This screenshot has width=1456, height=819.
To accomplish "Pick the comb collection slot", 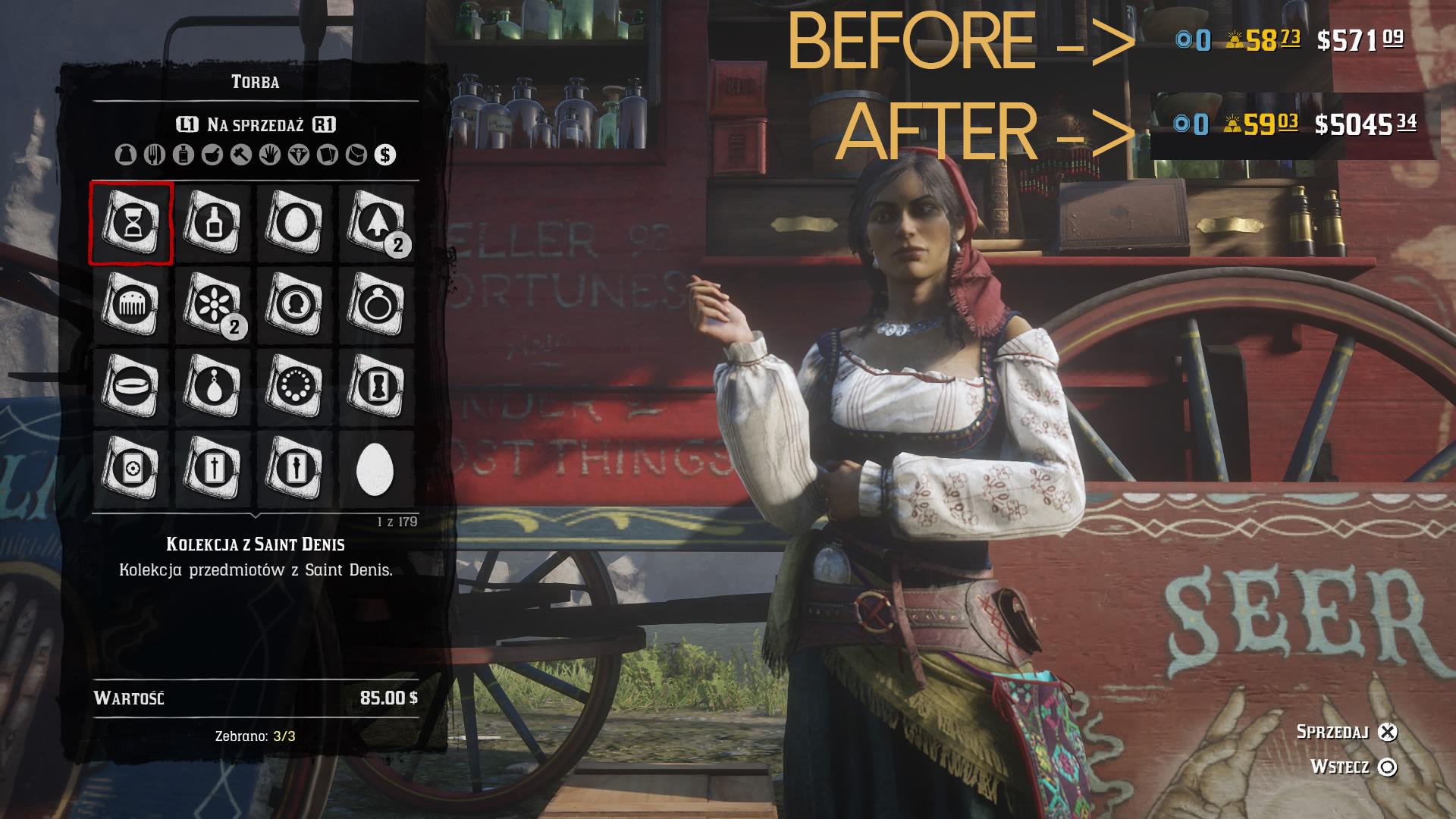I will [x=131, y=305].
